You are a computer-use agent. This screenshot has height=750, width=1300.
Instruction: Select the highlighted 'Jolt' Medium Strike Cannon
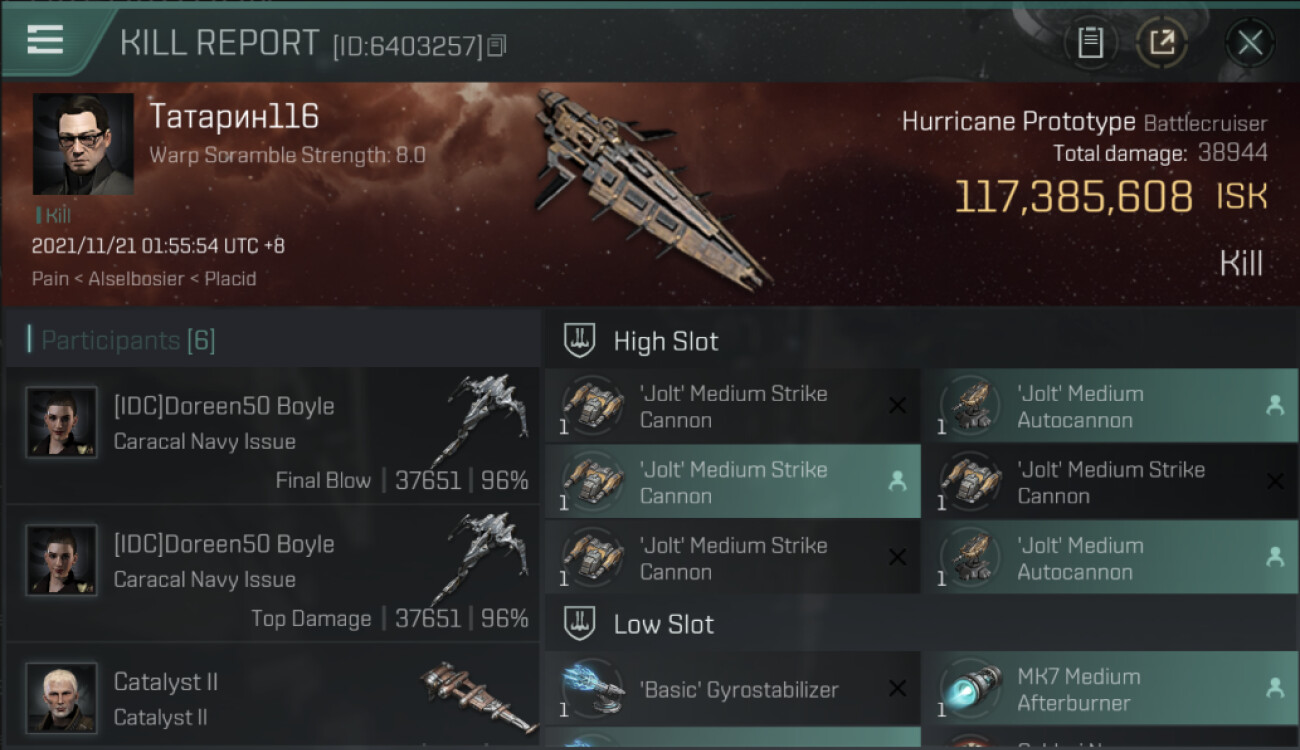(732, 482)
